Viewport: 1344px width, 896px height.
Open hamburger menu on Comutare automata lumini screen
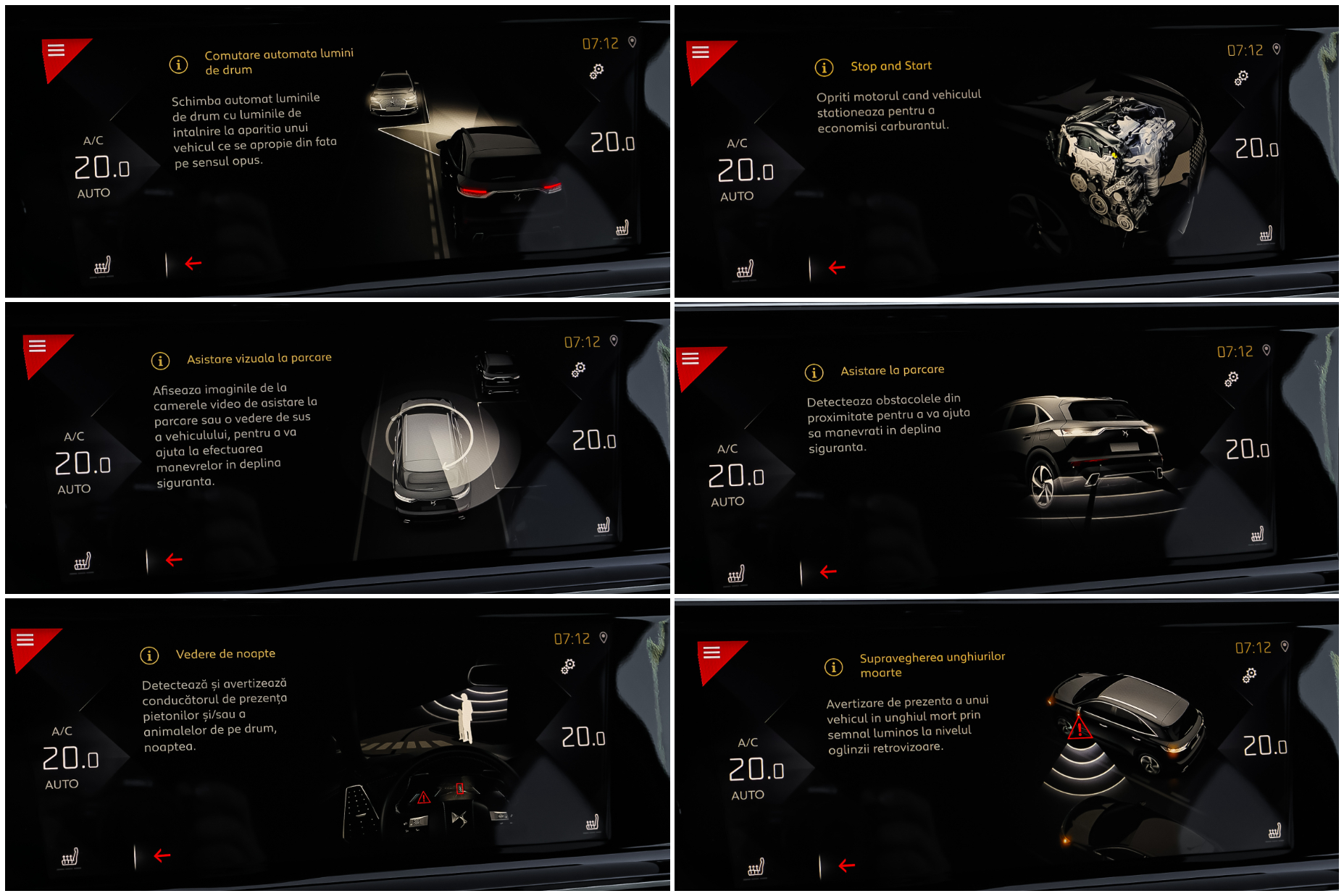(57, 51)
